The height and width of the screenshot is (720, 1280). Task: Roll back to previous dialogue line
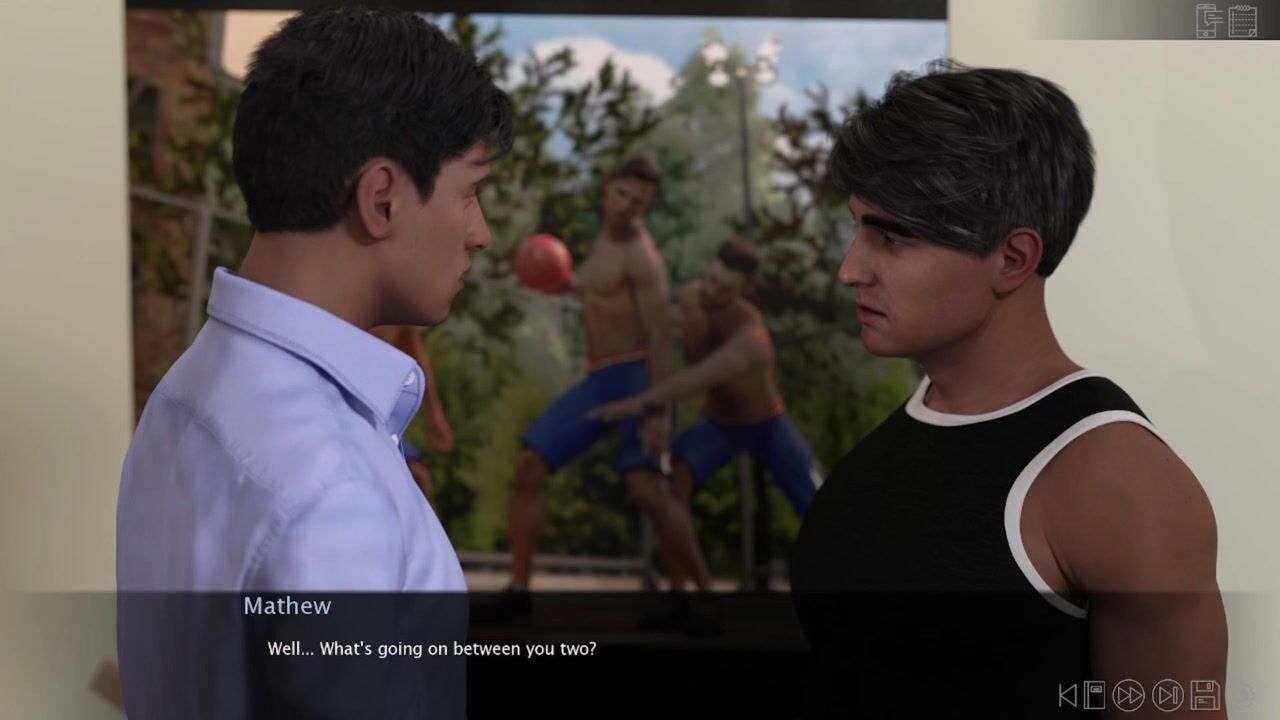pos(1068,695)
